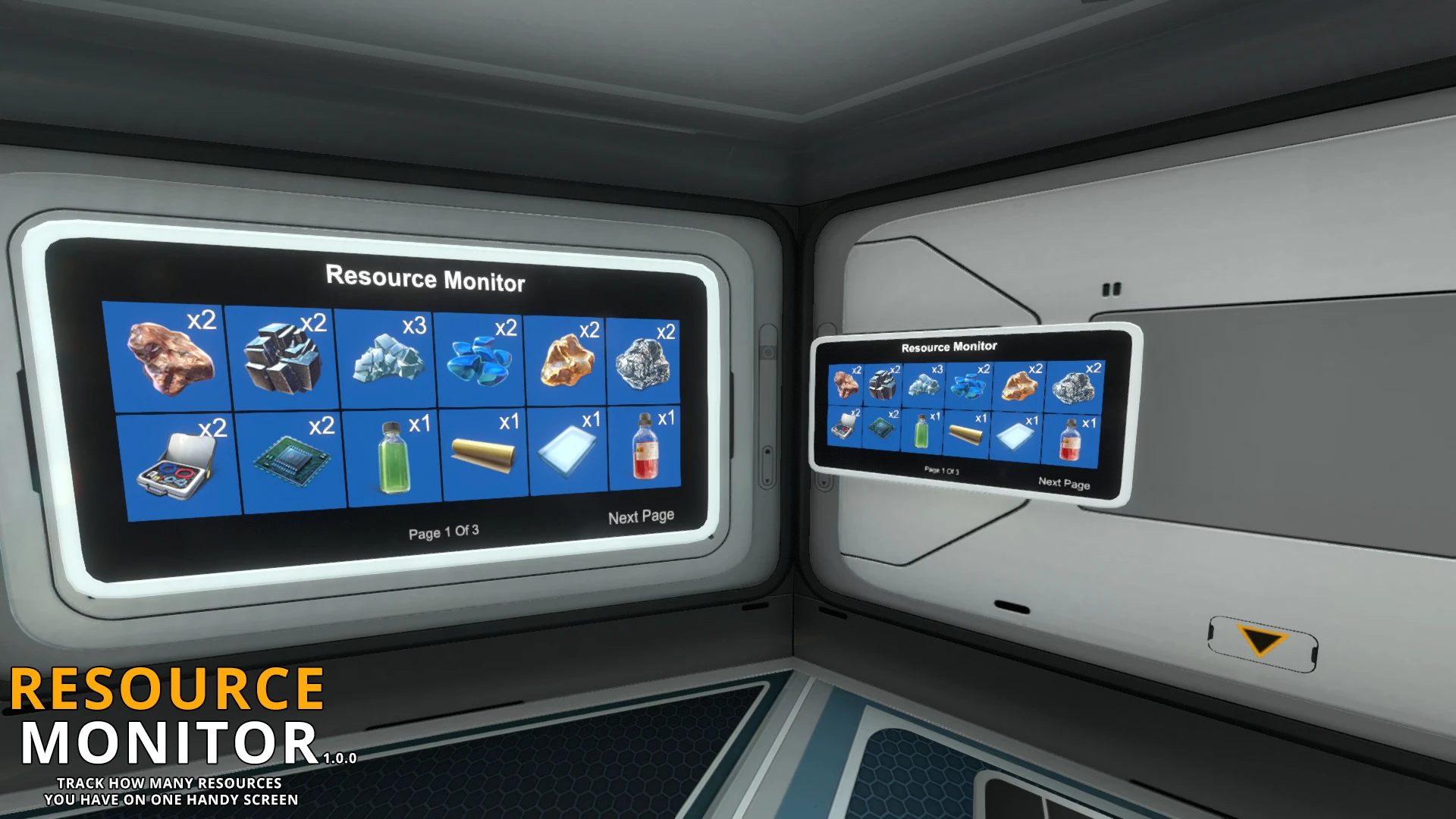Select the copper ore tile showing x2
The height and width of the screenshot is (819, 1456).
(x=167, y=356)
